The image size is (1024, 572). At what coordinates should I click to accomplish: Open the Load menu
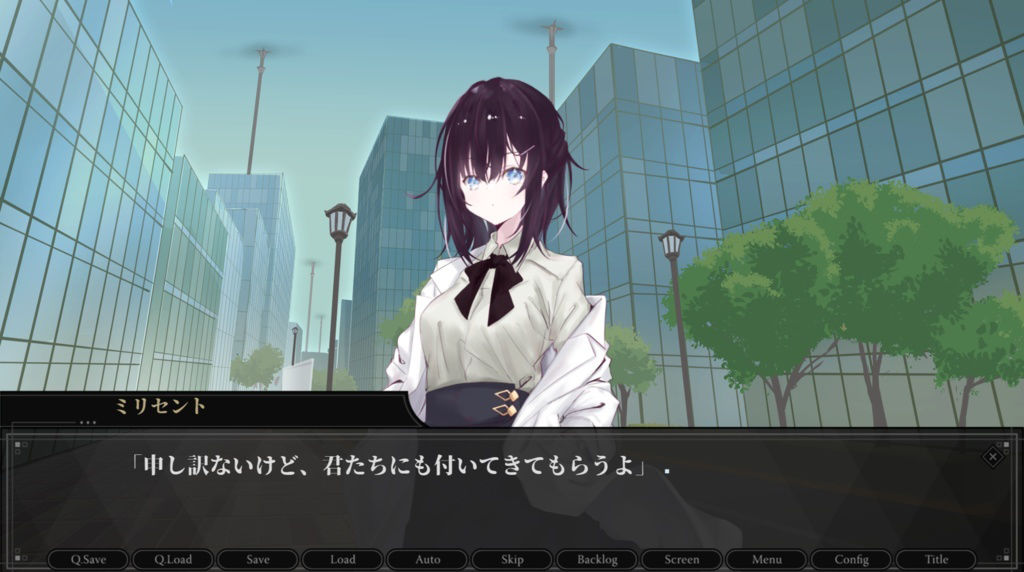tap(343, 559)
